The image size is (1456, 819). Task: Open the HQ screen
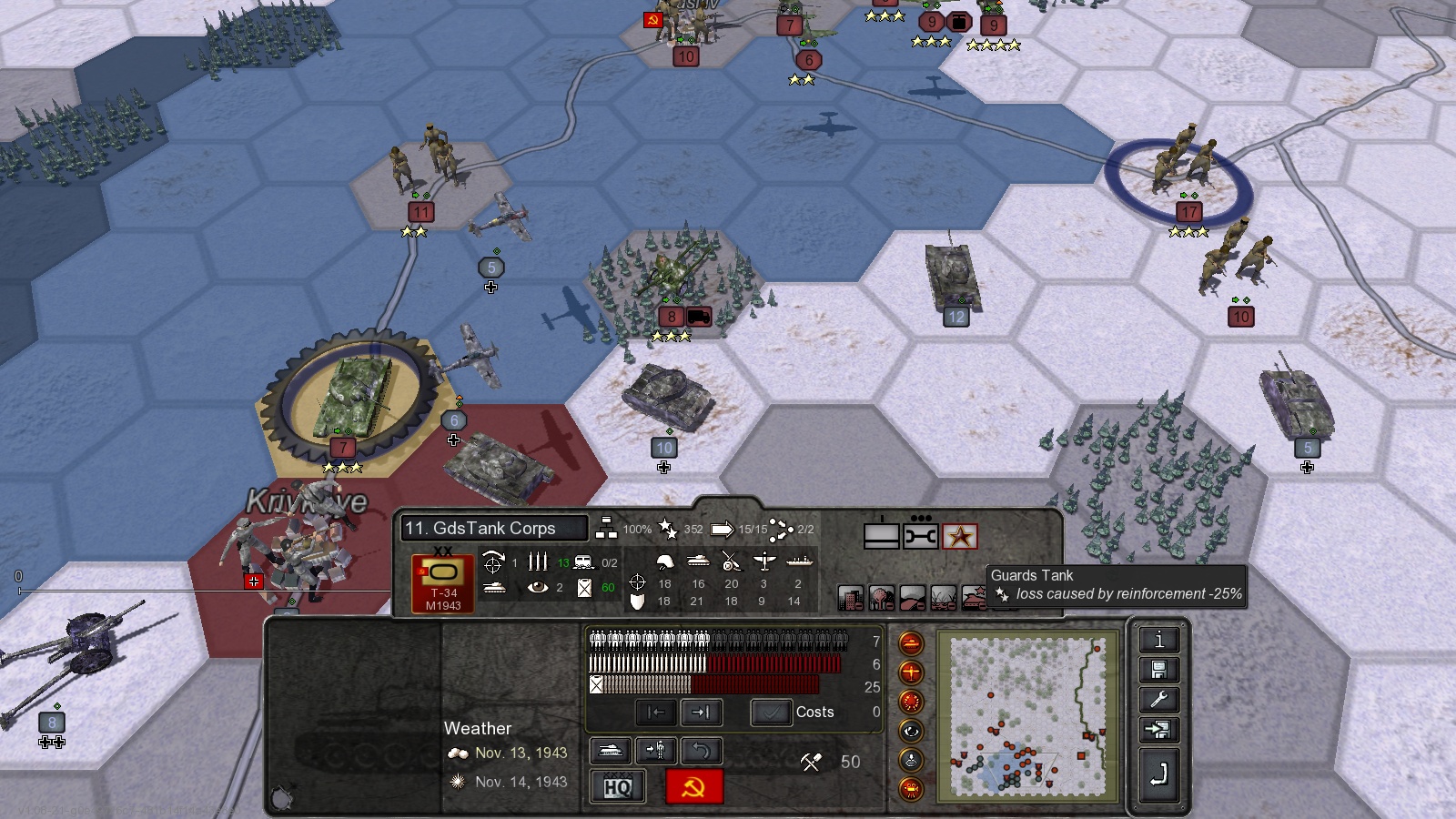[x=617, y=786]
